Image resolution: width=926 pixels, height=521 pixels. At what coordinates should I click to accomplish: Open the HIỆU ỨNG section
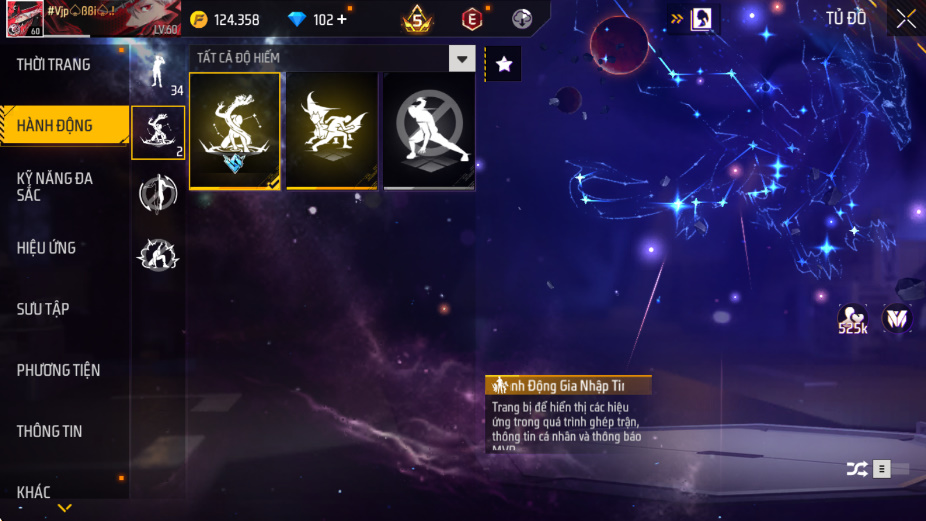pos(47,248)
